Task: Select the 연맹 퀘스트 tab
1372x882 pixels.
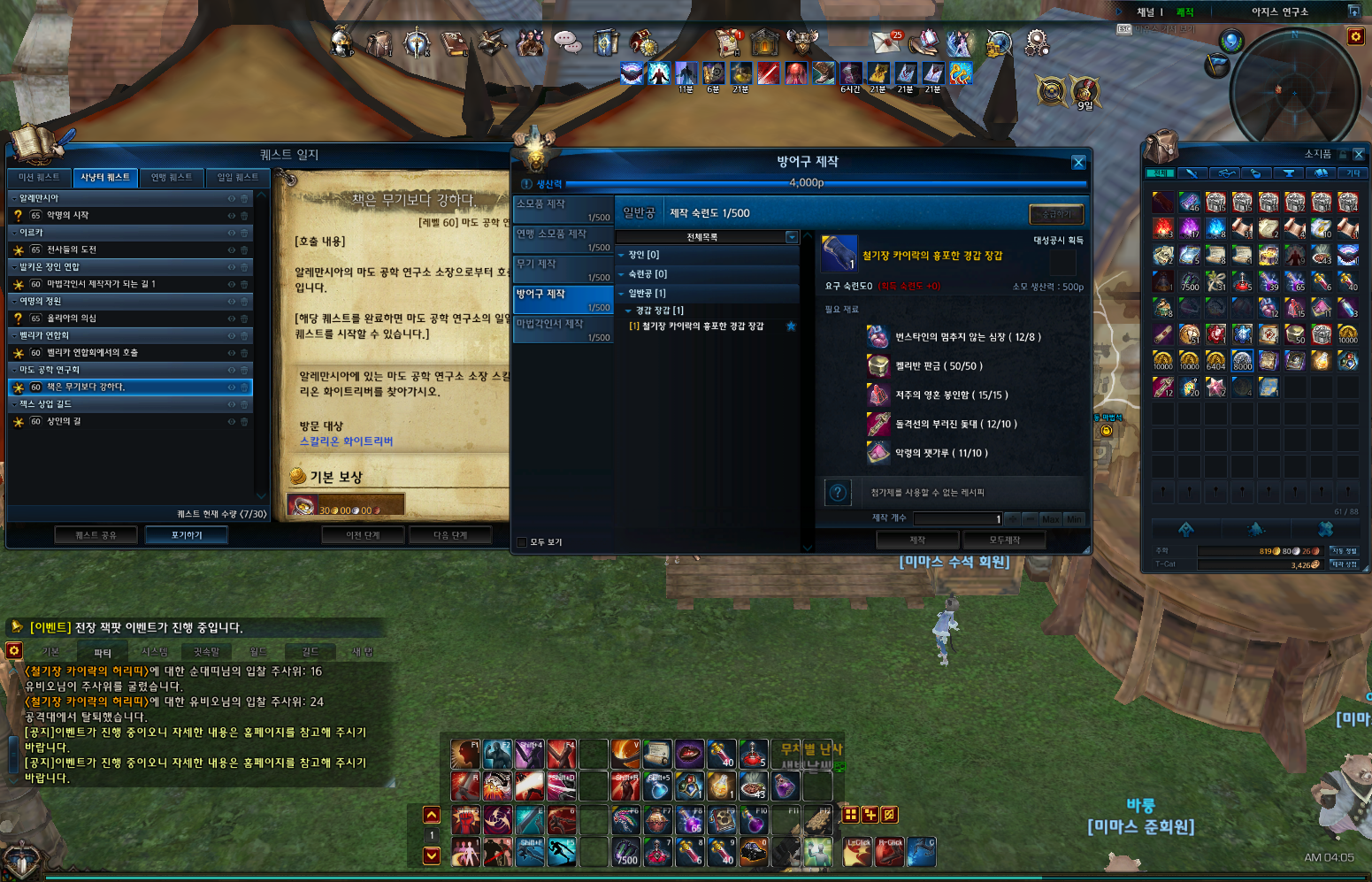Action: pos(172,177)
